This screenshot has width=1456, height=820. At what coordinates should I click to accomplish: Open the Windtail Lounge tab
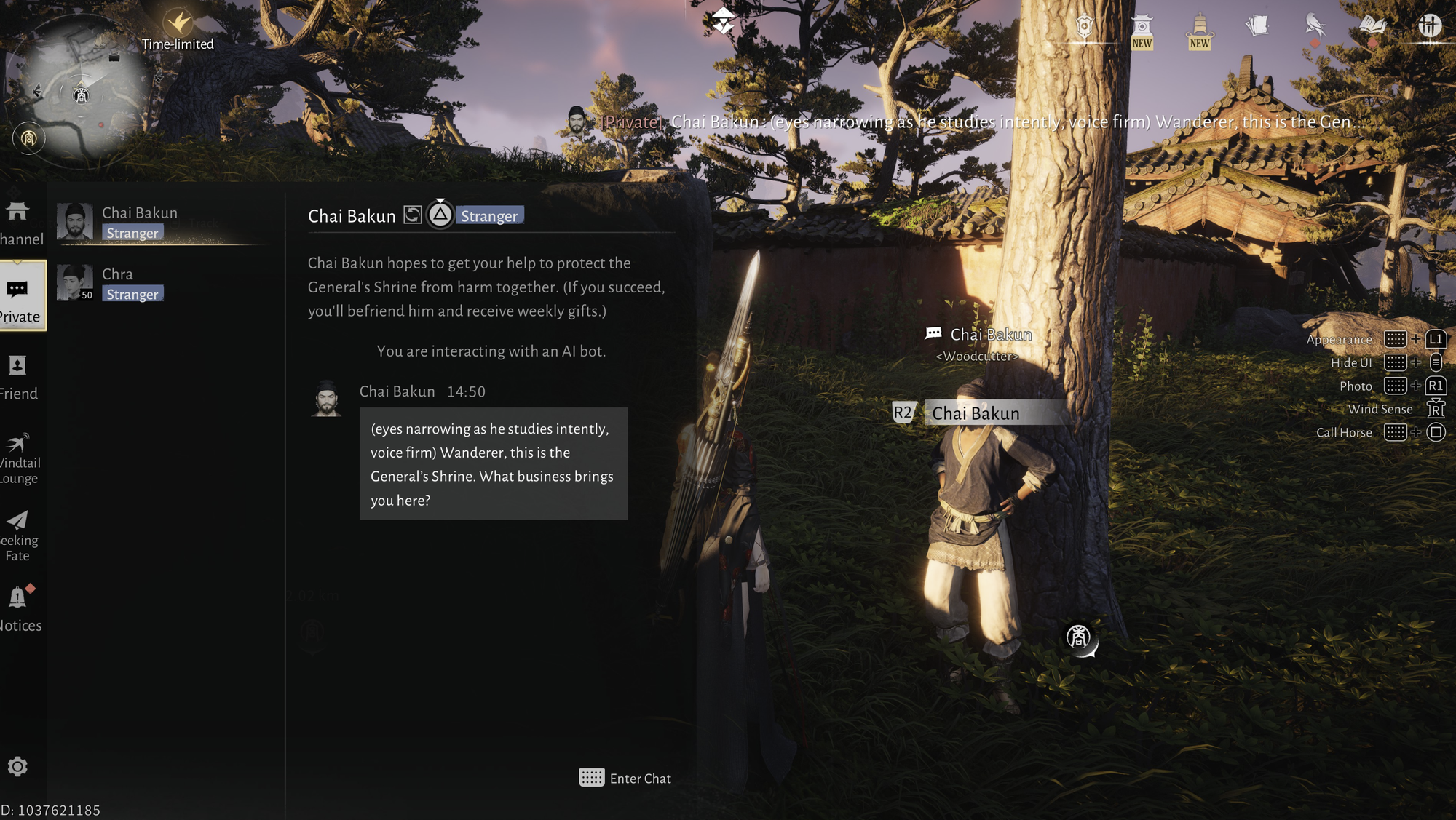point(18,458)
